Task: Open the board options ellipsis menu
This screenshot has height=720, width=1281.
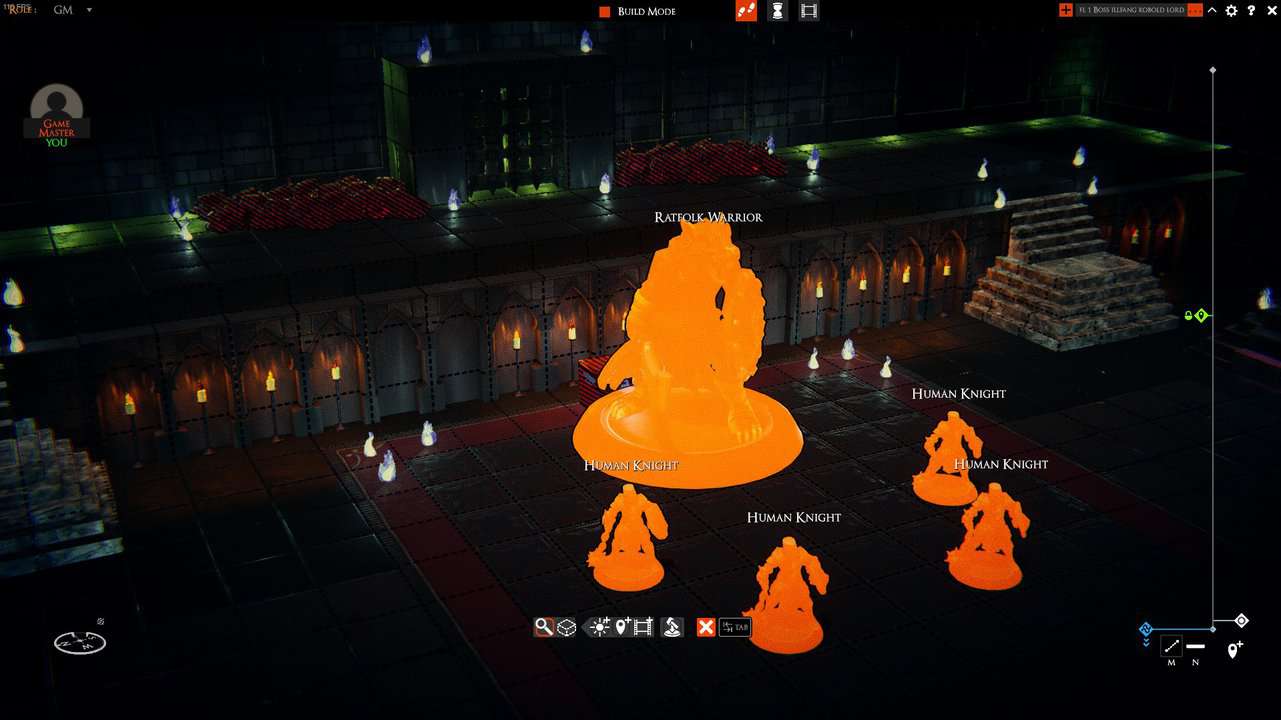Action: 1196,10
